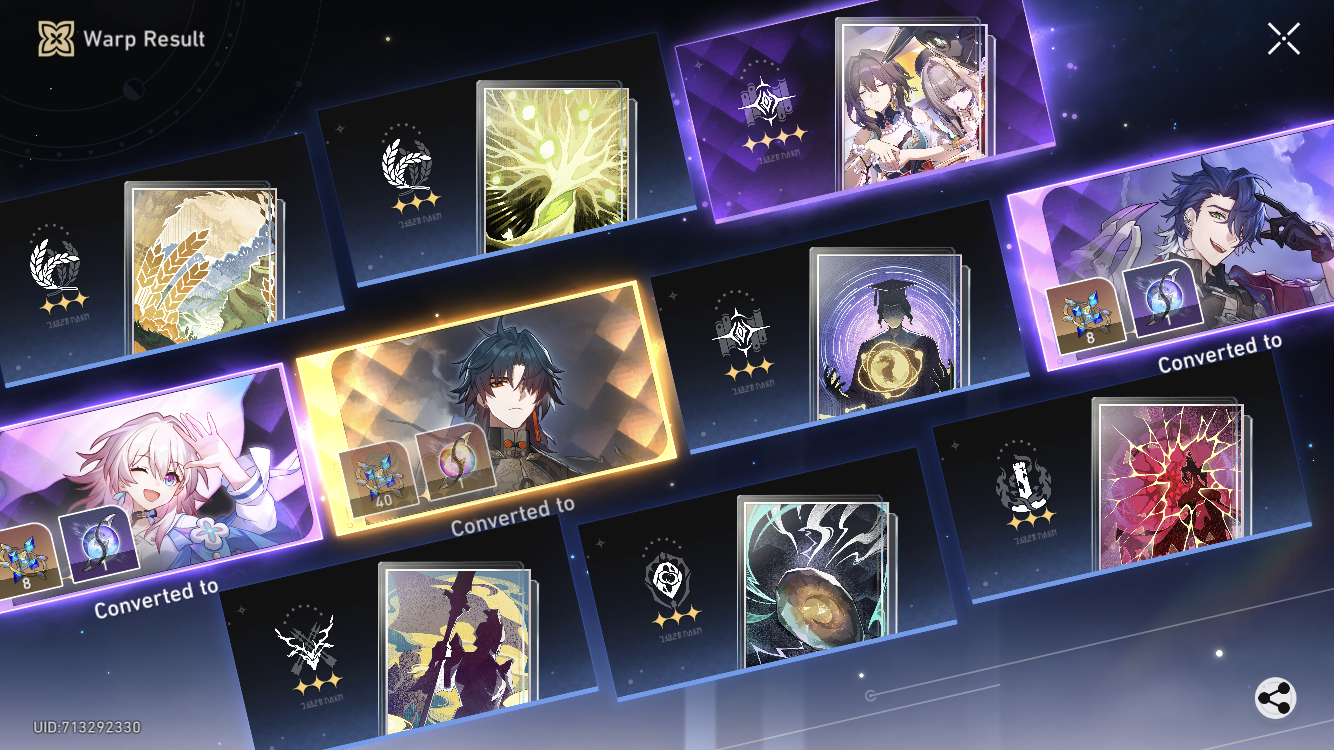Click the Warp Result emblem icon
1334x750 pixels.
(55, 40)
